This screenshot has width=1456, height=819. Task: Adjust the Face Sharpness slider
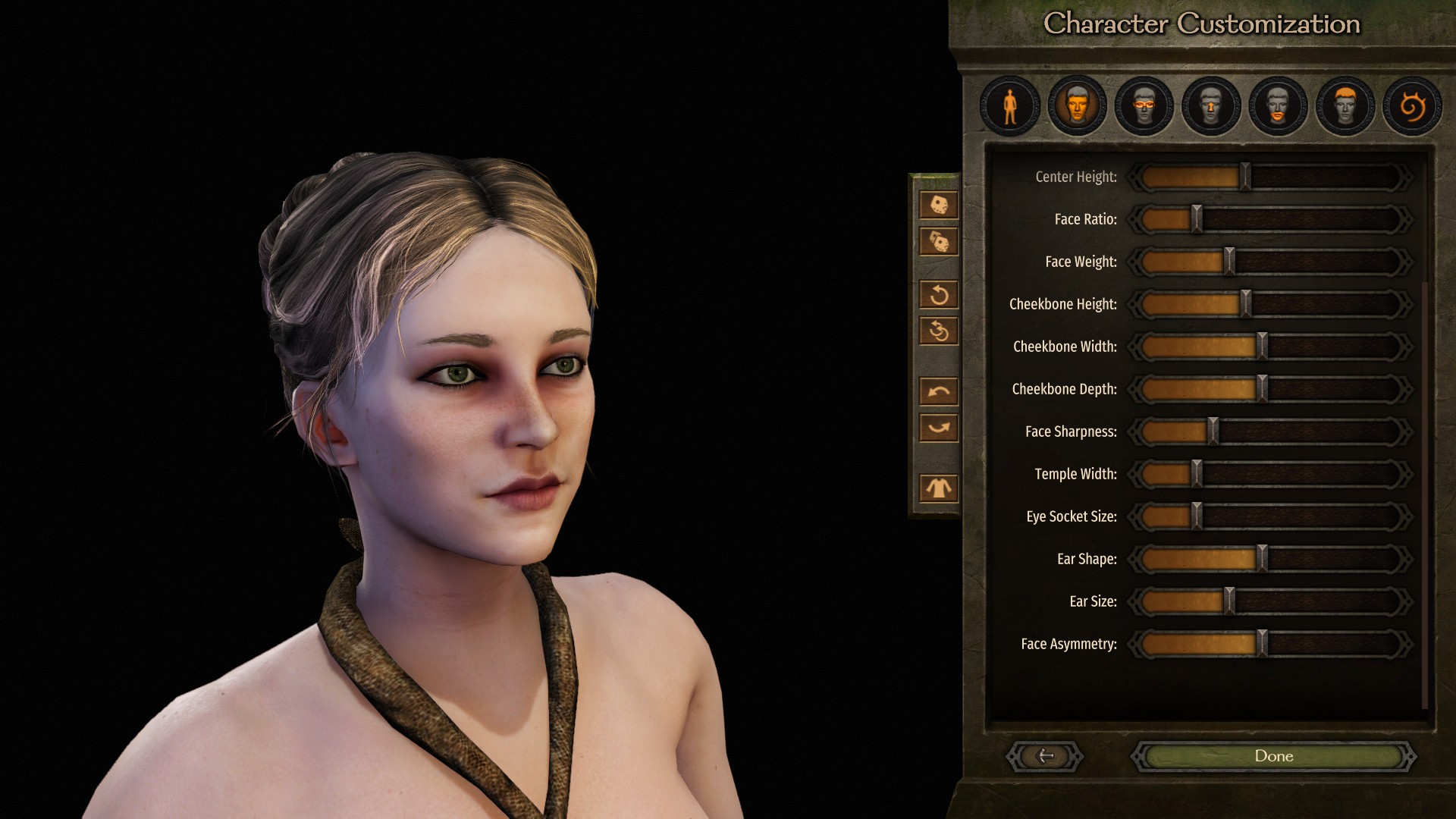point(1213,431)
